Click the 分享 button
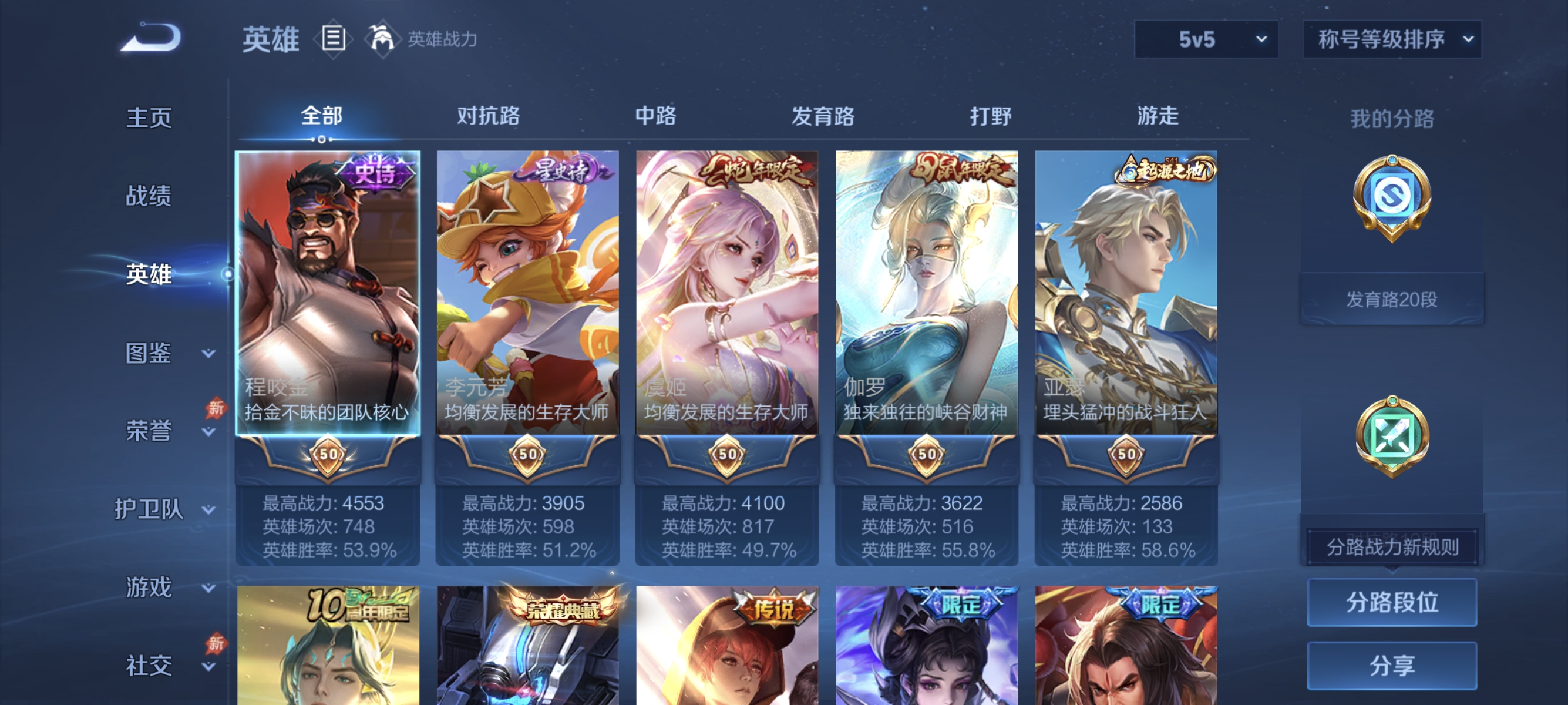This screenshot has width=1568, height=705. pyautogui.click(x=1392, y=667)
